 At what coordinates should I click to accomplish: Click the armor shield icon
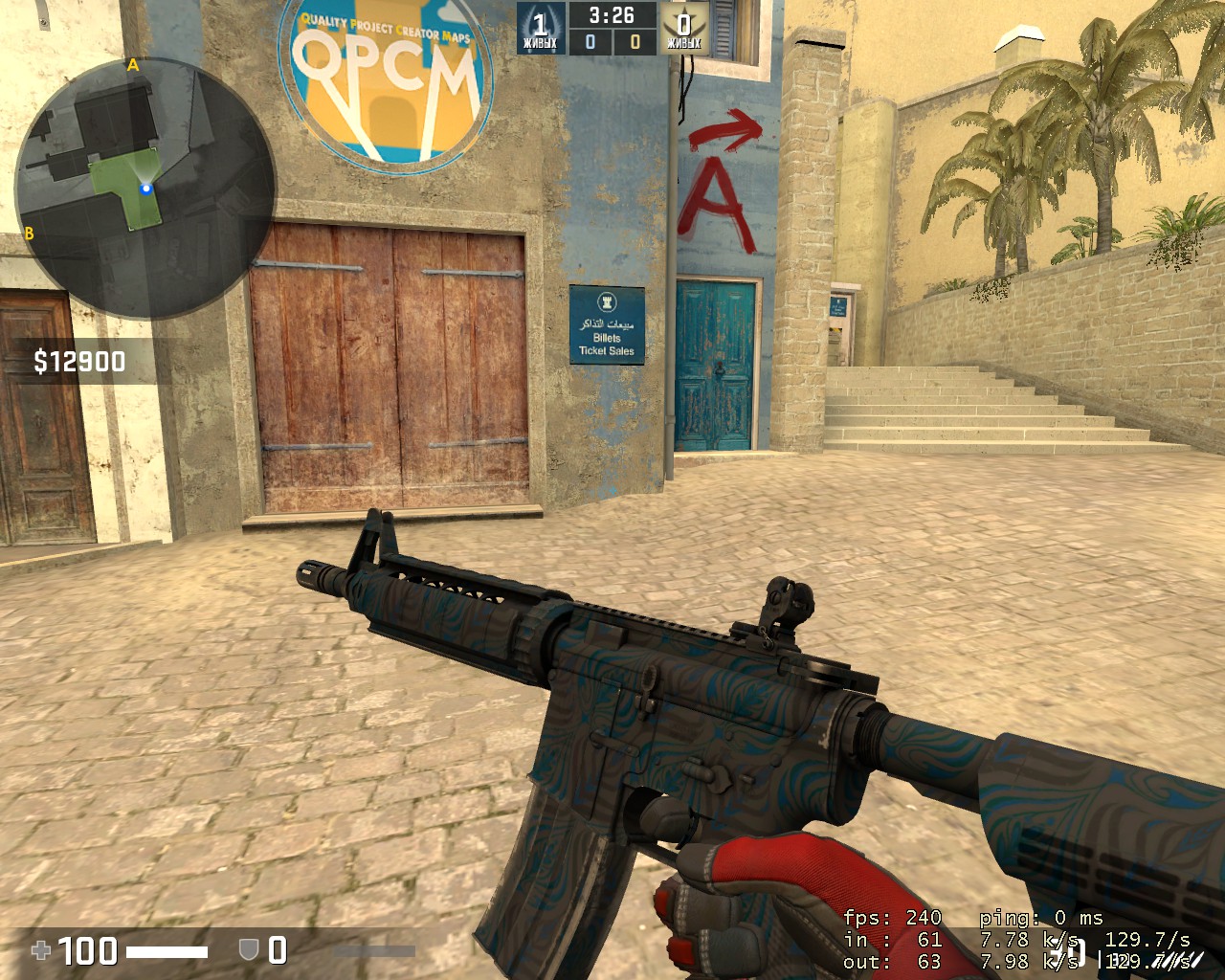pyautogui.click(x=248, y=949)
